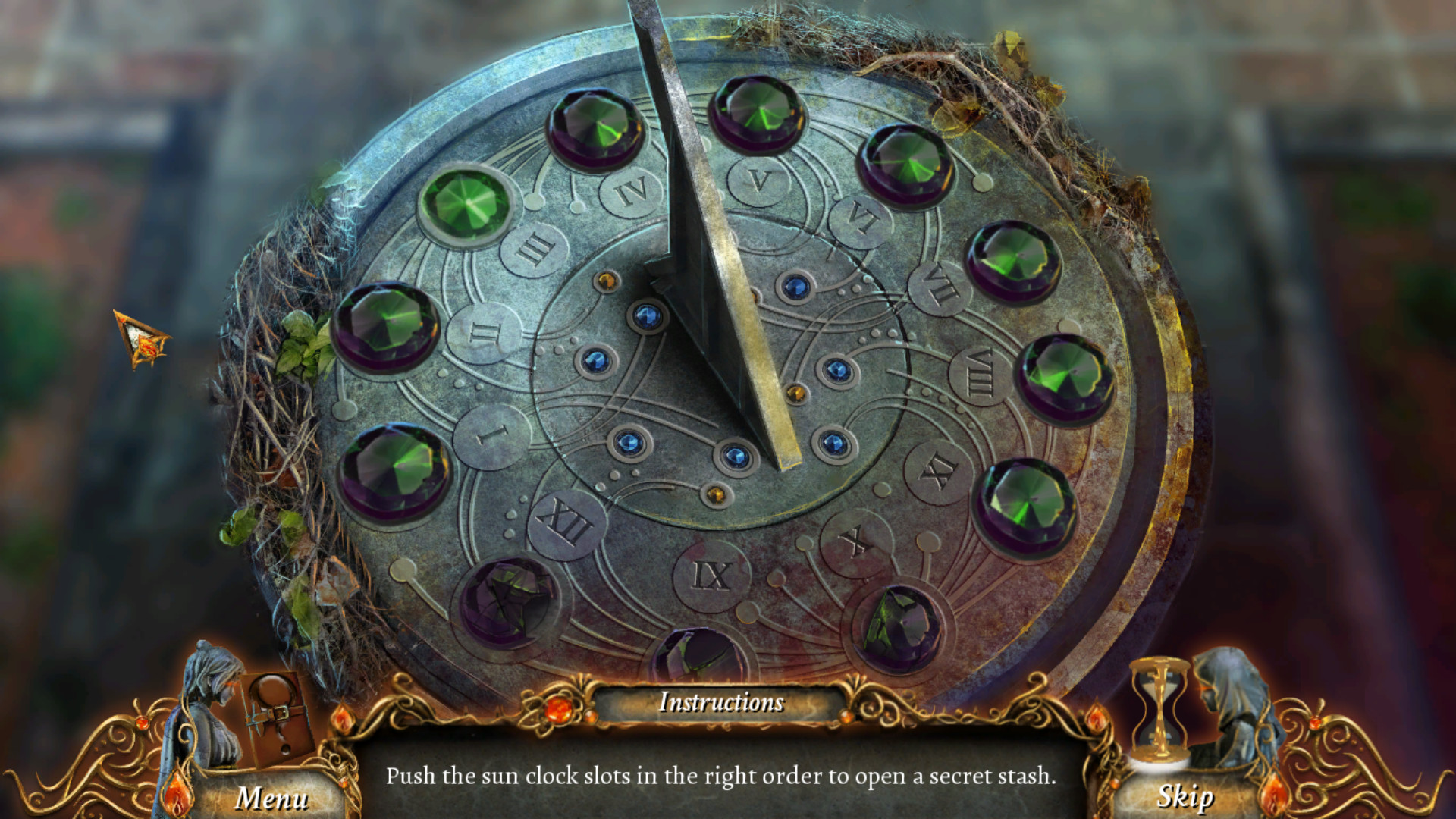This screenshot has width=1456, height=819.
Task: Push the gem slot above numeral IV
Action: (595, 129)
